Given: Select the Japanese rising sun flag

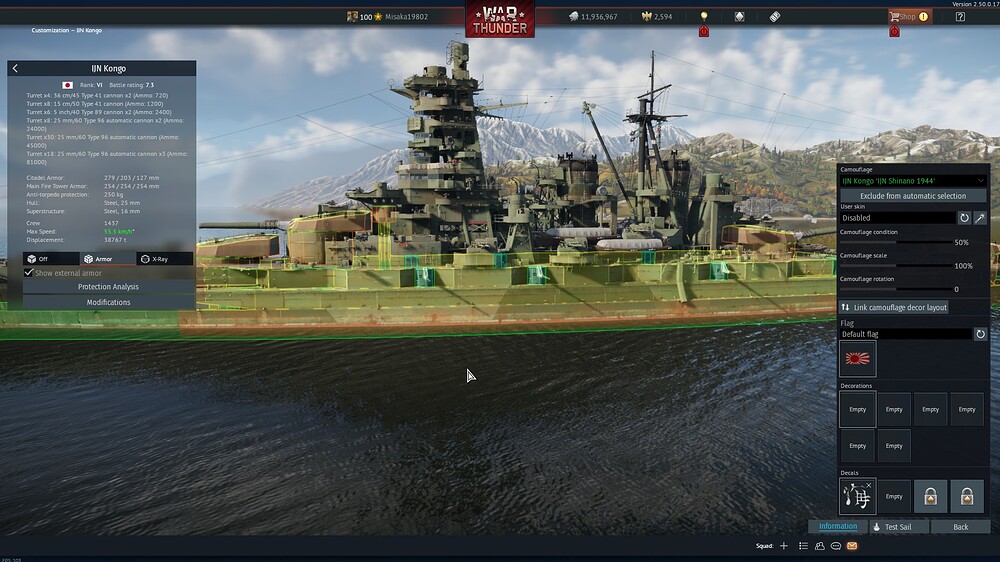Looking at the screenshot, I should tap(858, 359).
